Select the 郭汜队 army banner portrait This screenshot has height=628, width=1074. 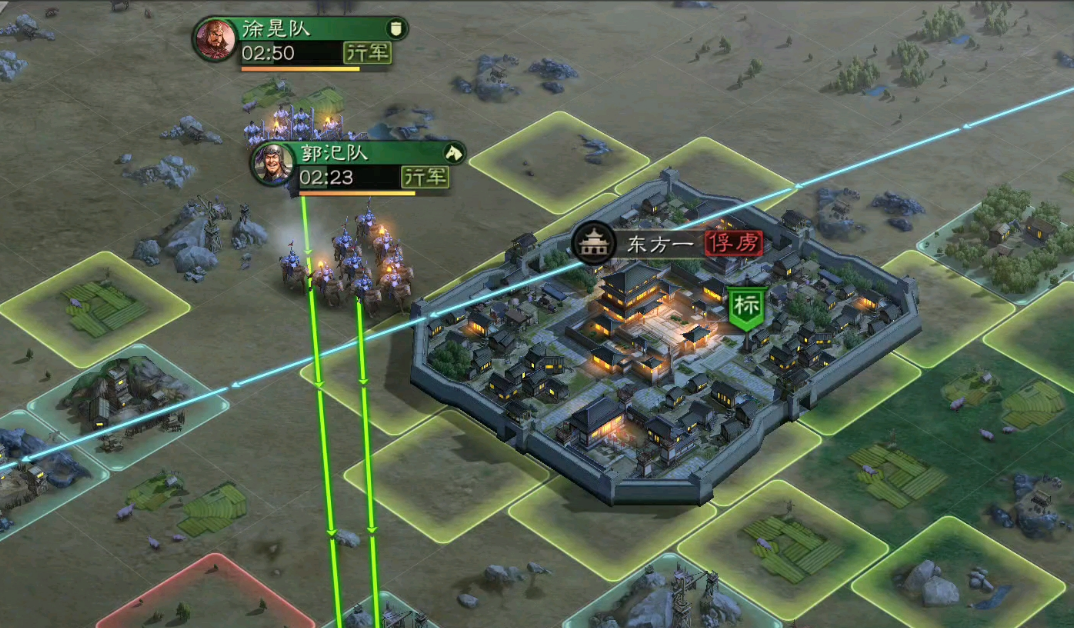pyautogui.click(x=272, y=164)
